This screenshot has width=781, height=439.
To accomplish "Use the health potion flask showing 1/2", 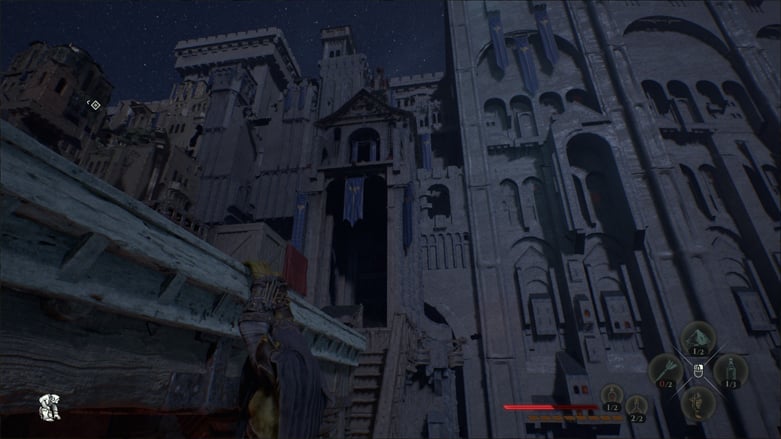I will (x=611, y=396).
